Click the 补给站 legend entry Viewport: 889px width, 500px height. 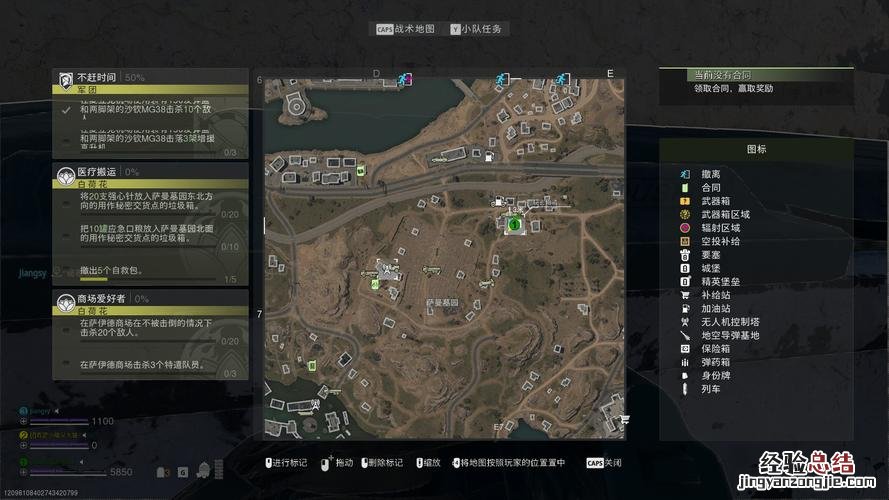[715, 295]
